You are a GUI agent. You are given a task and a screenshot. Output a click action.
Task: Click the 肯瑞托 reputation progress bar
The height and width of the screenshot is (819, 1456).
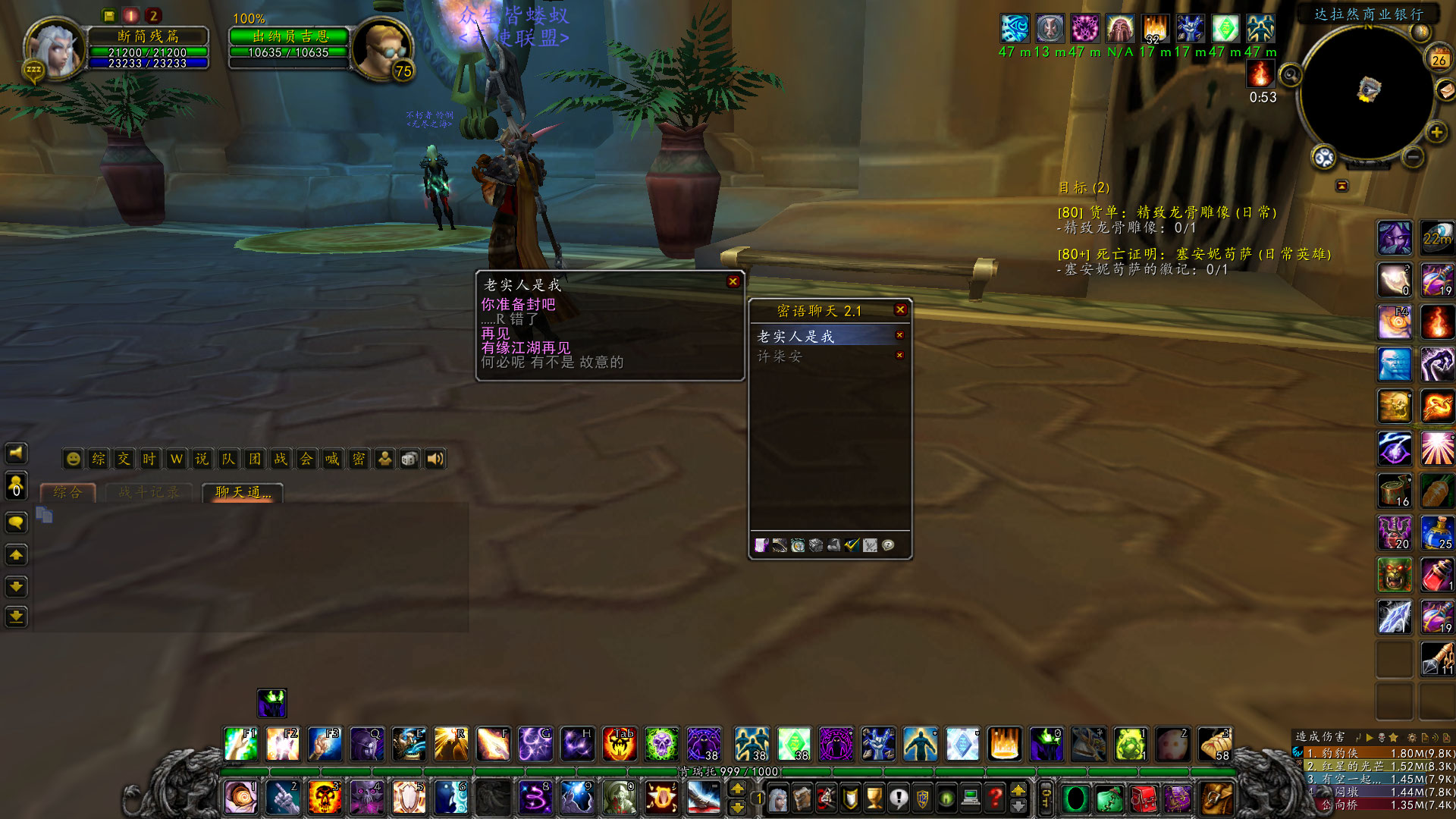tap(728, 772)
